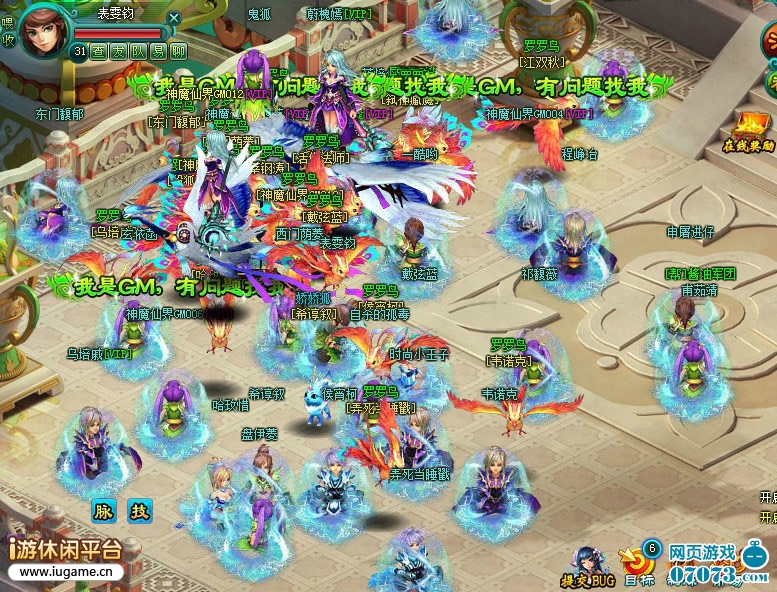Open the 目标 target goals icon
The height and width of the screenshot is (592, 777).
pyautogui.click(x=637, y=565)
